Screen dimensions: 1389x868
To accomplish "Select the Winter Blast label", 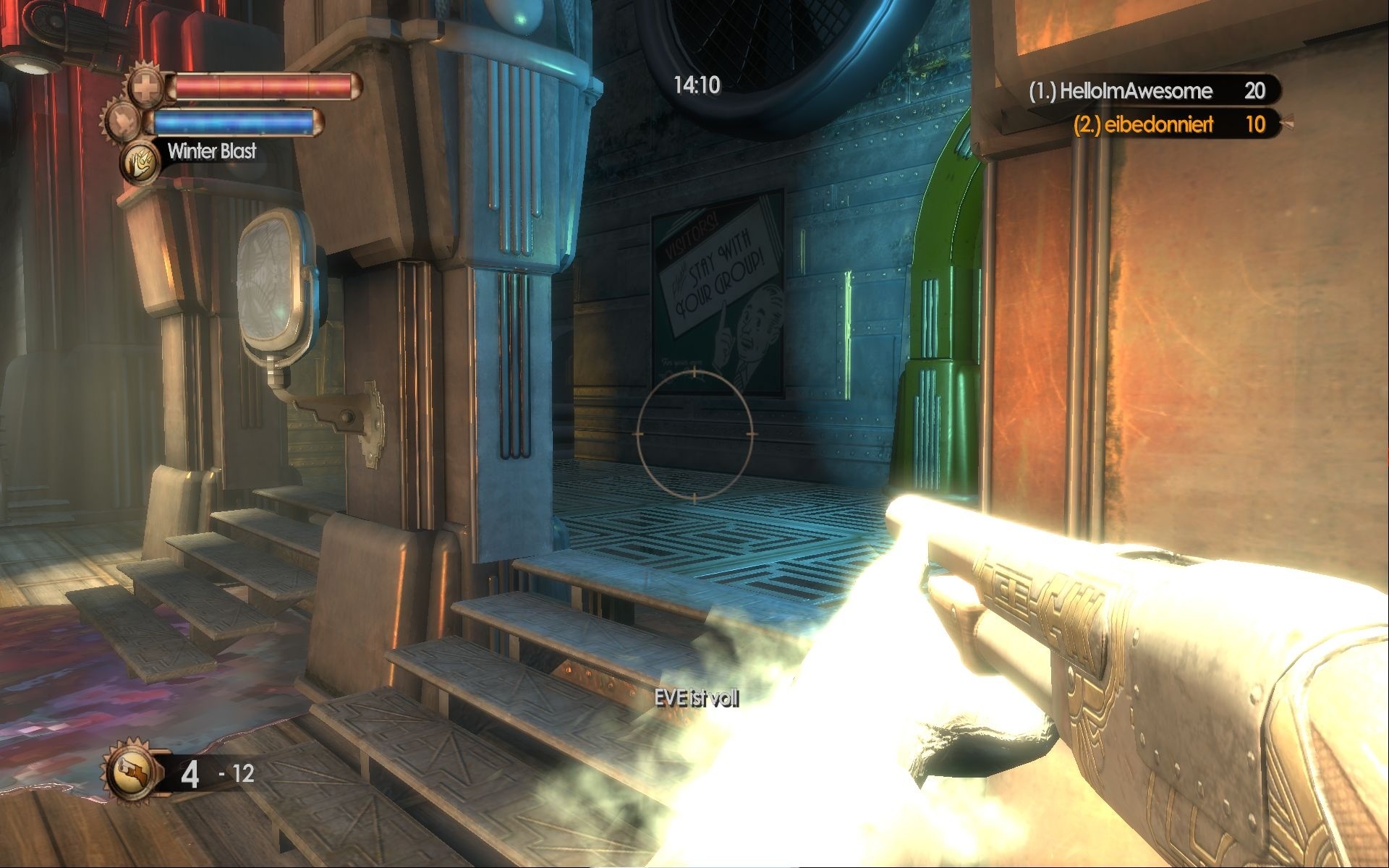I will point(212,152).
